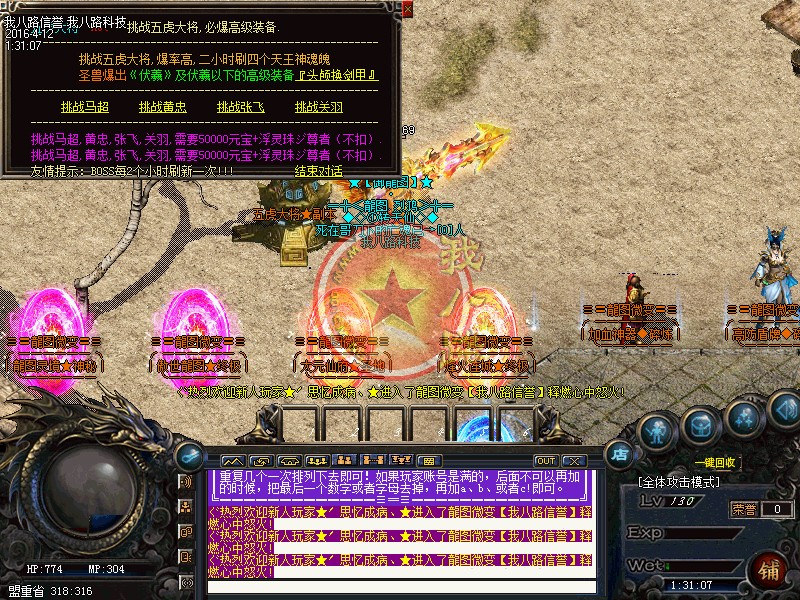This screenshot has width=800, height=600.
Task: Open the red 铺 stall button
Action: [771, 571]
